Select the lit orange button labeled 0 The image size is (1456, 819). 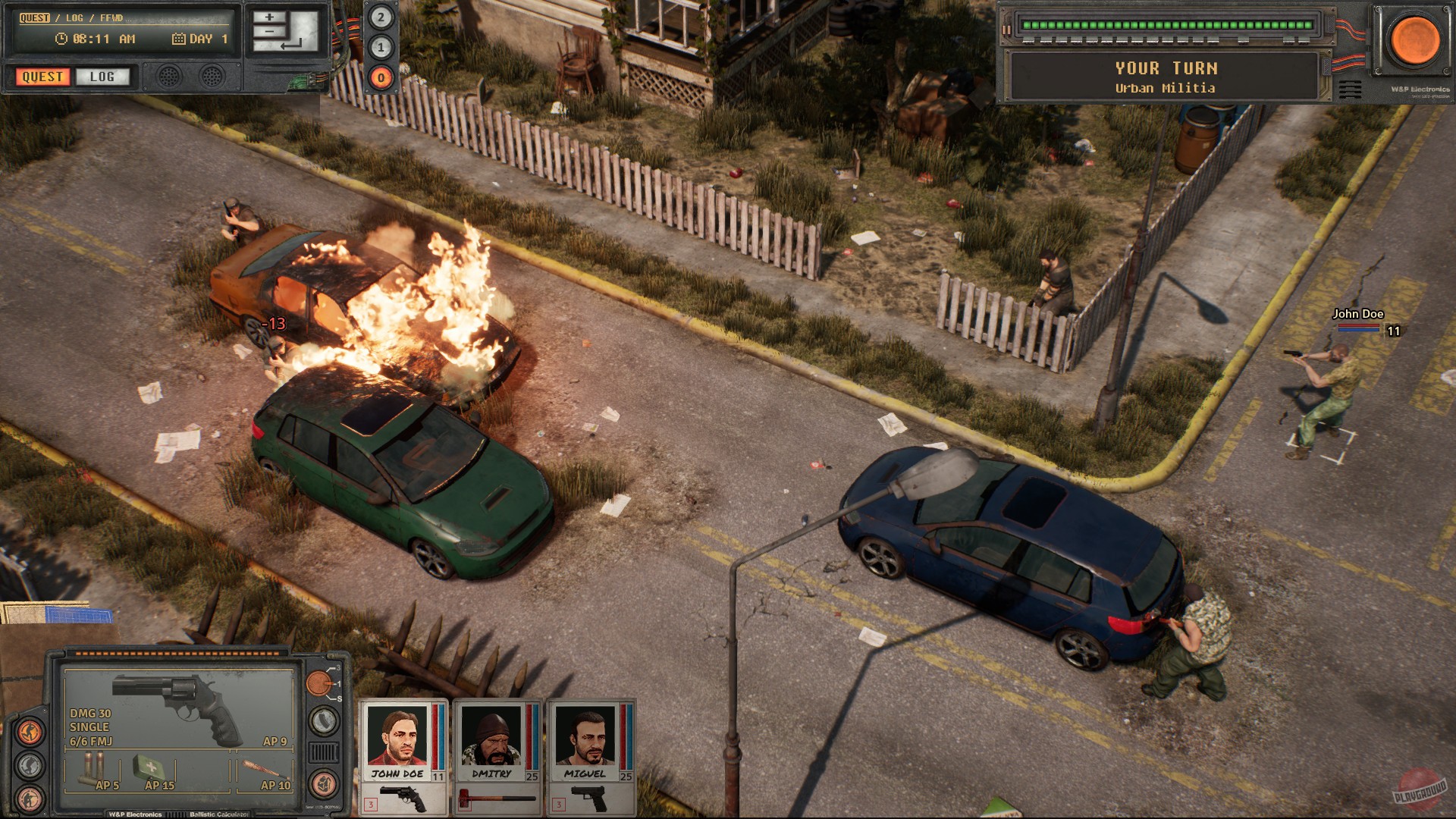pyautogui.click(x=381, y=77)
